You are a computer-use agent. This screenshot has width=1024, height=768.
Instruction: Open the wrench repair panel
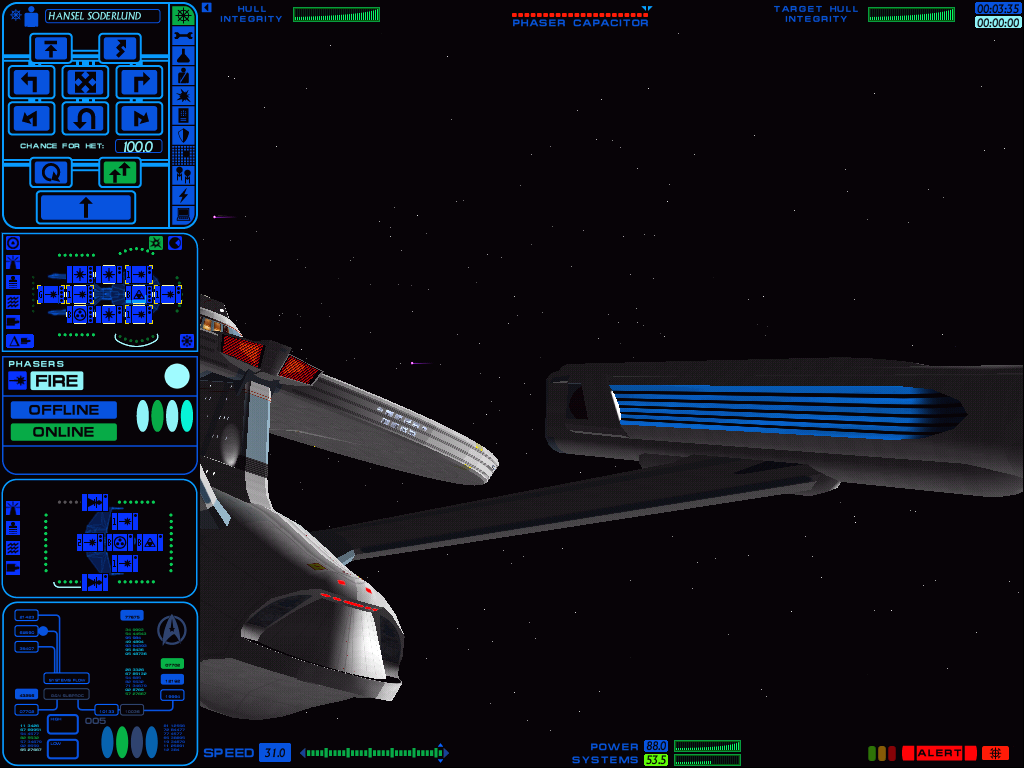click(183, 36)
